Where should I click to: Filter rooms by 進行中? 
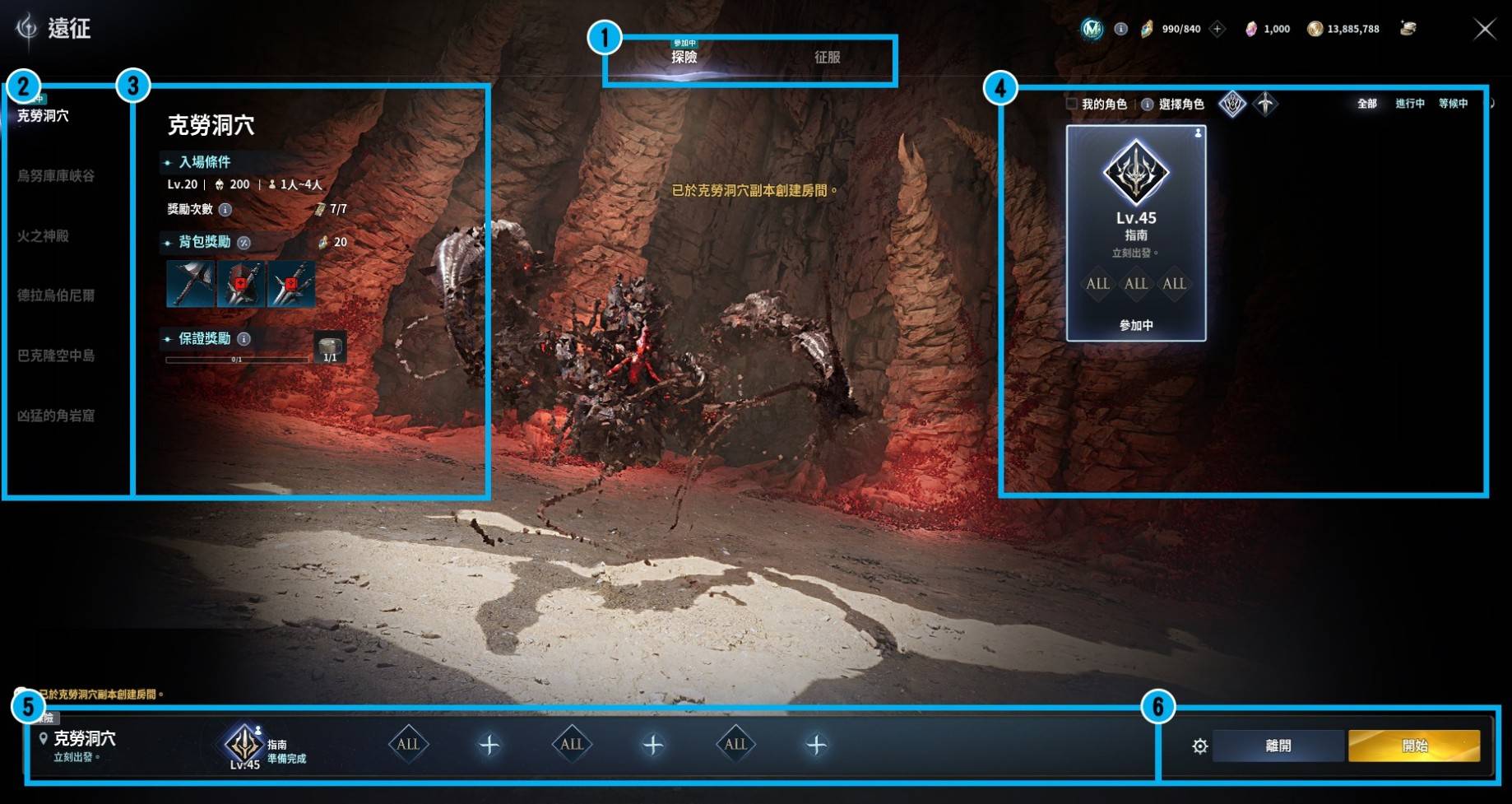click(x=1409, y=104)
